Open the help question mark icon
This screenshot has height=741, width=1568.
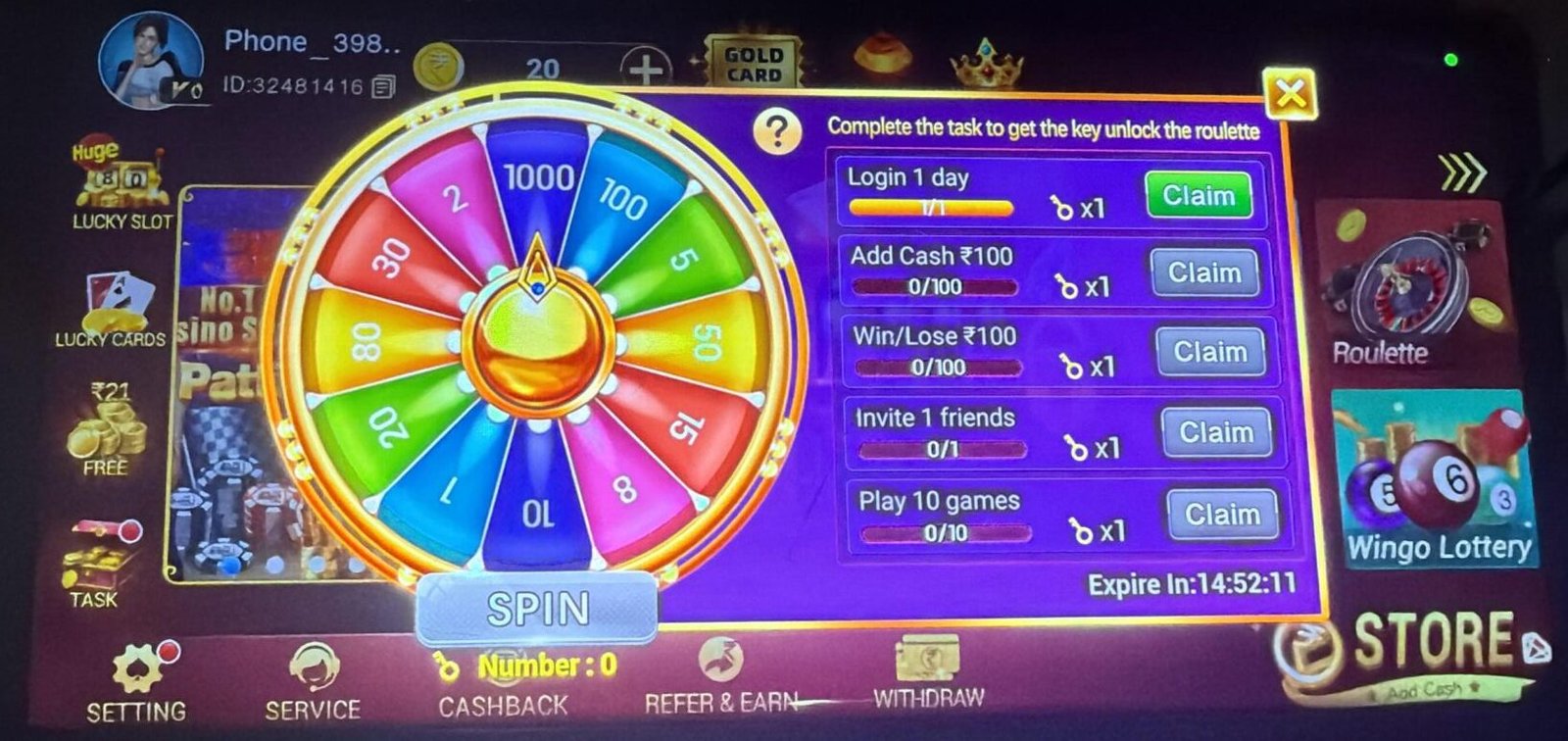tap(776, 128)
